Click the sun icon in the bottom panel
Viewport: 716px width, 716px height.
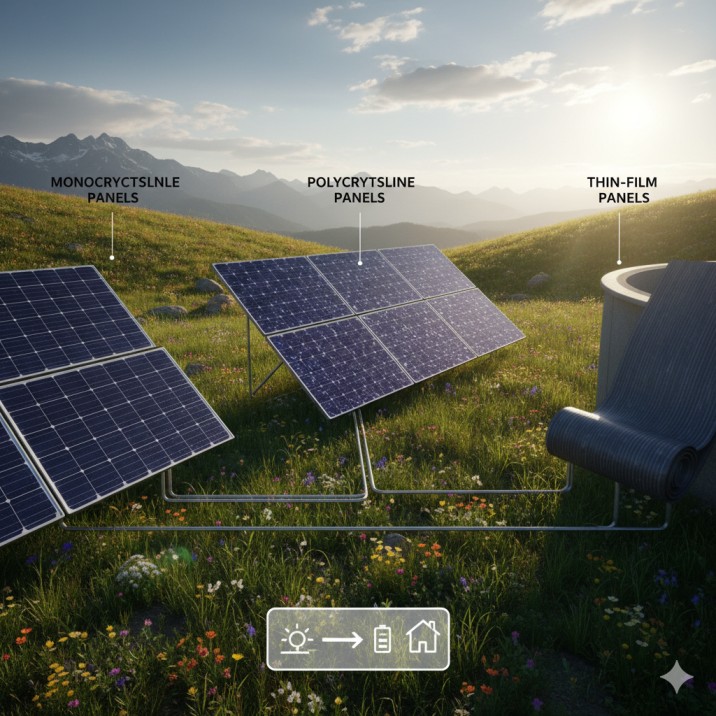(x=297, y=638)
